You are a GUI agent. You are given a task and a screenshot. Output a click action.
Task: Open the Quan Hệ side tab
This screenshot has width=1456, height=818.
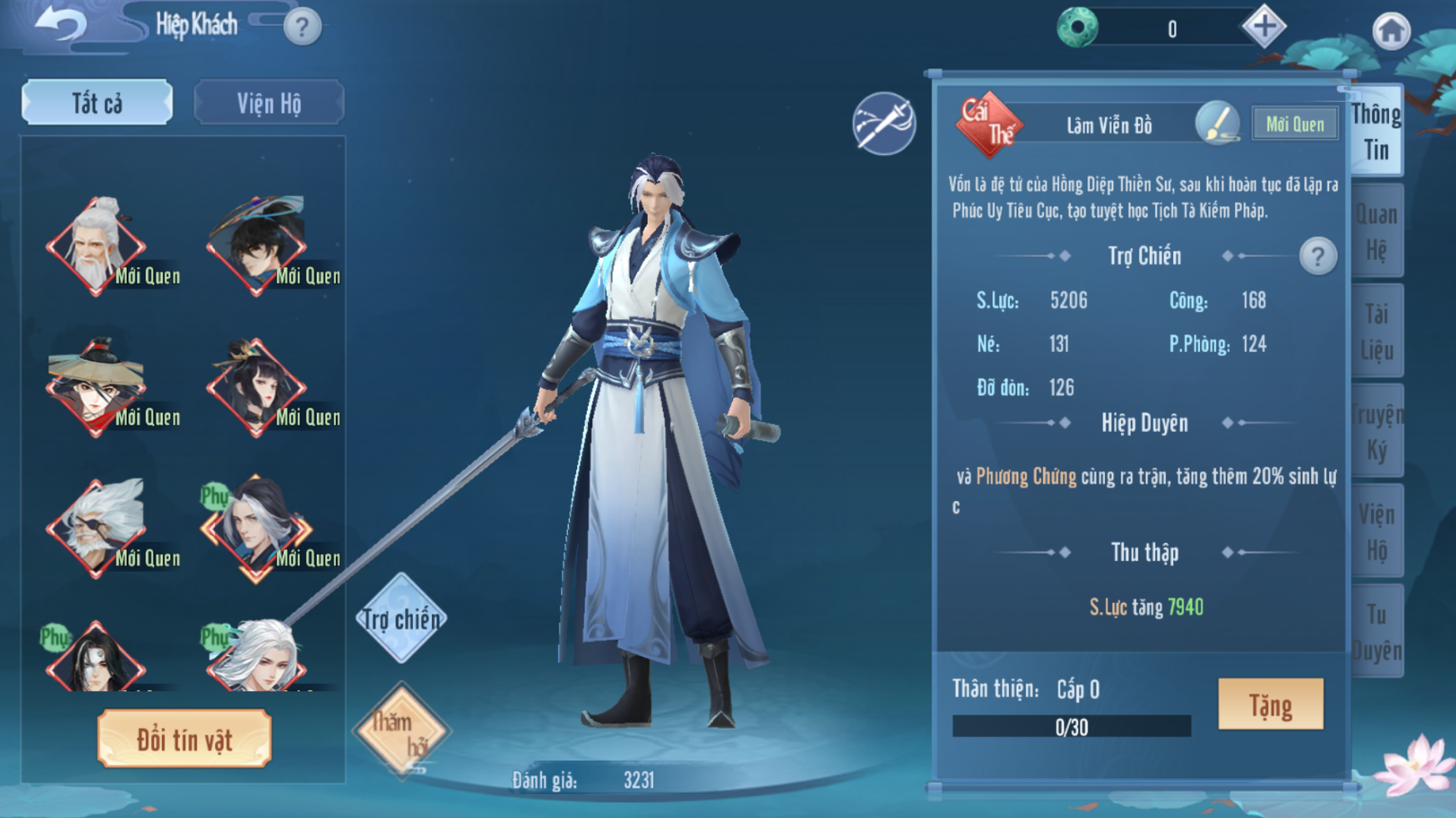(1377, 231)
